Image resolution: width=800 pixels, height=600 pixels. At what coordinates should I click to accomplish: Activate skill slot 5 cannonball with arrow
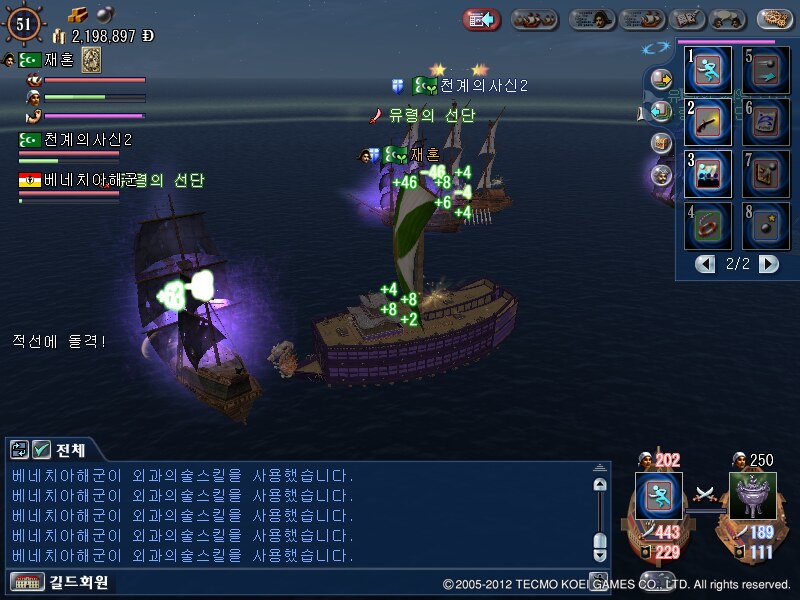tap(766, 71)
